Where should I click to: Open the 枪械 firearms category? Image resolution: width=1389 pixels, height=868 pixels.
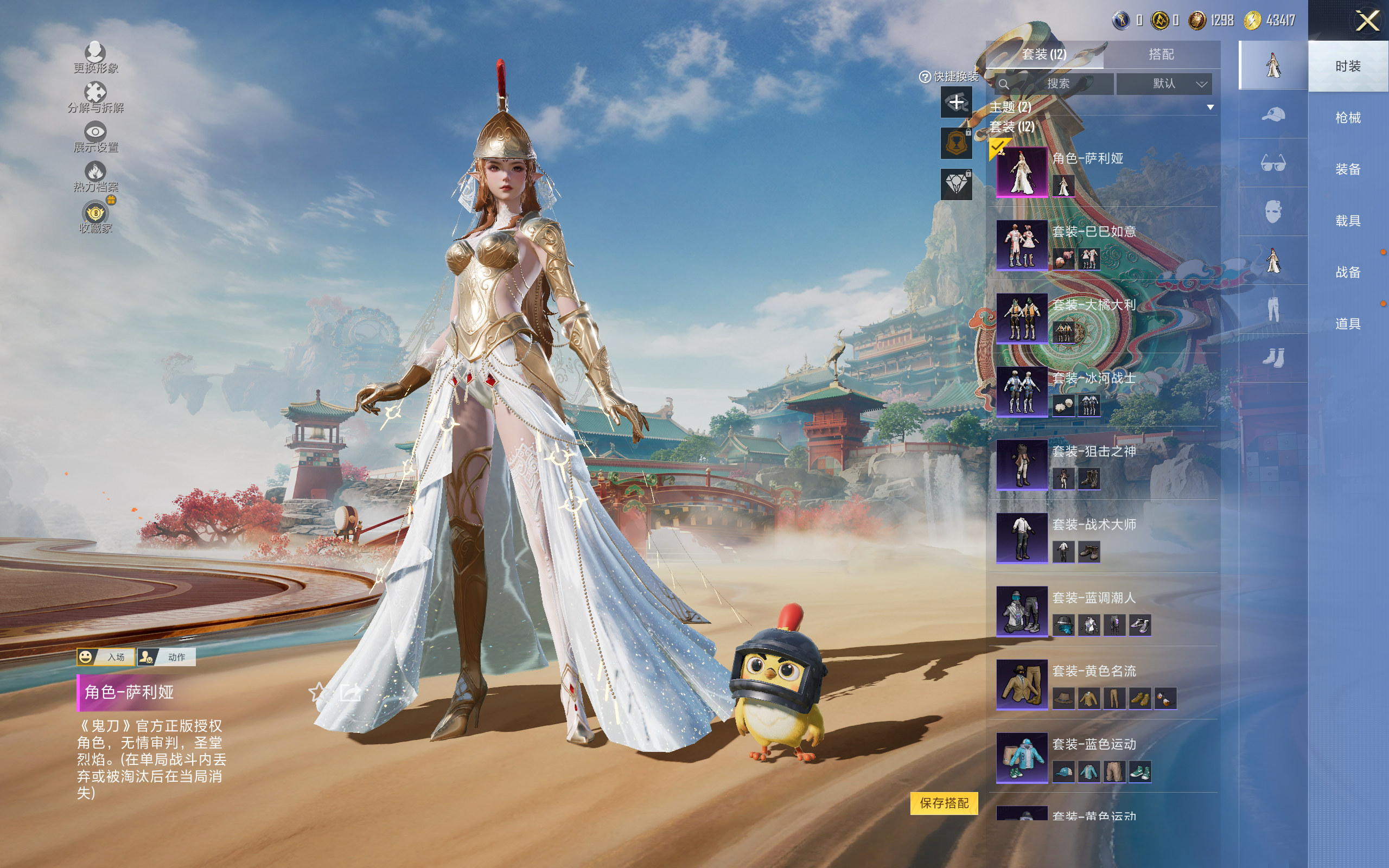pos(1347,118)
